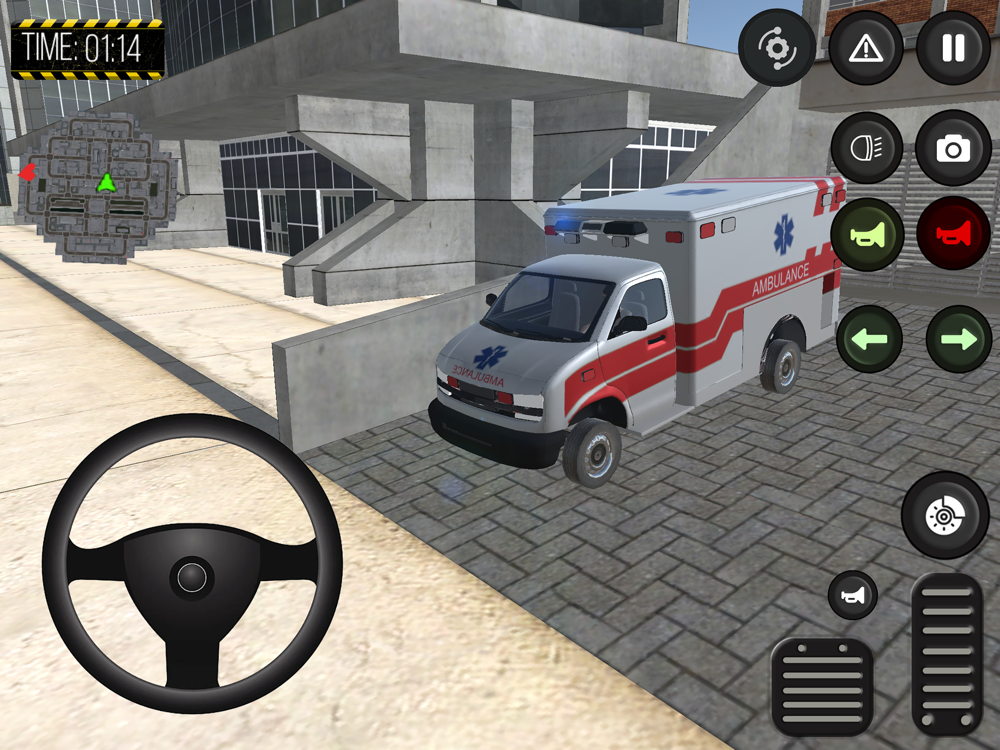Screen dimensions: 1000x750
Task: Signal a right turn
Action: pos(958,339)
